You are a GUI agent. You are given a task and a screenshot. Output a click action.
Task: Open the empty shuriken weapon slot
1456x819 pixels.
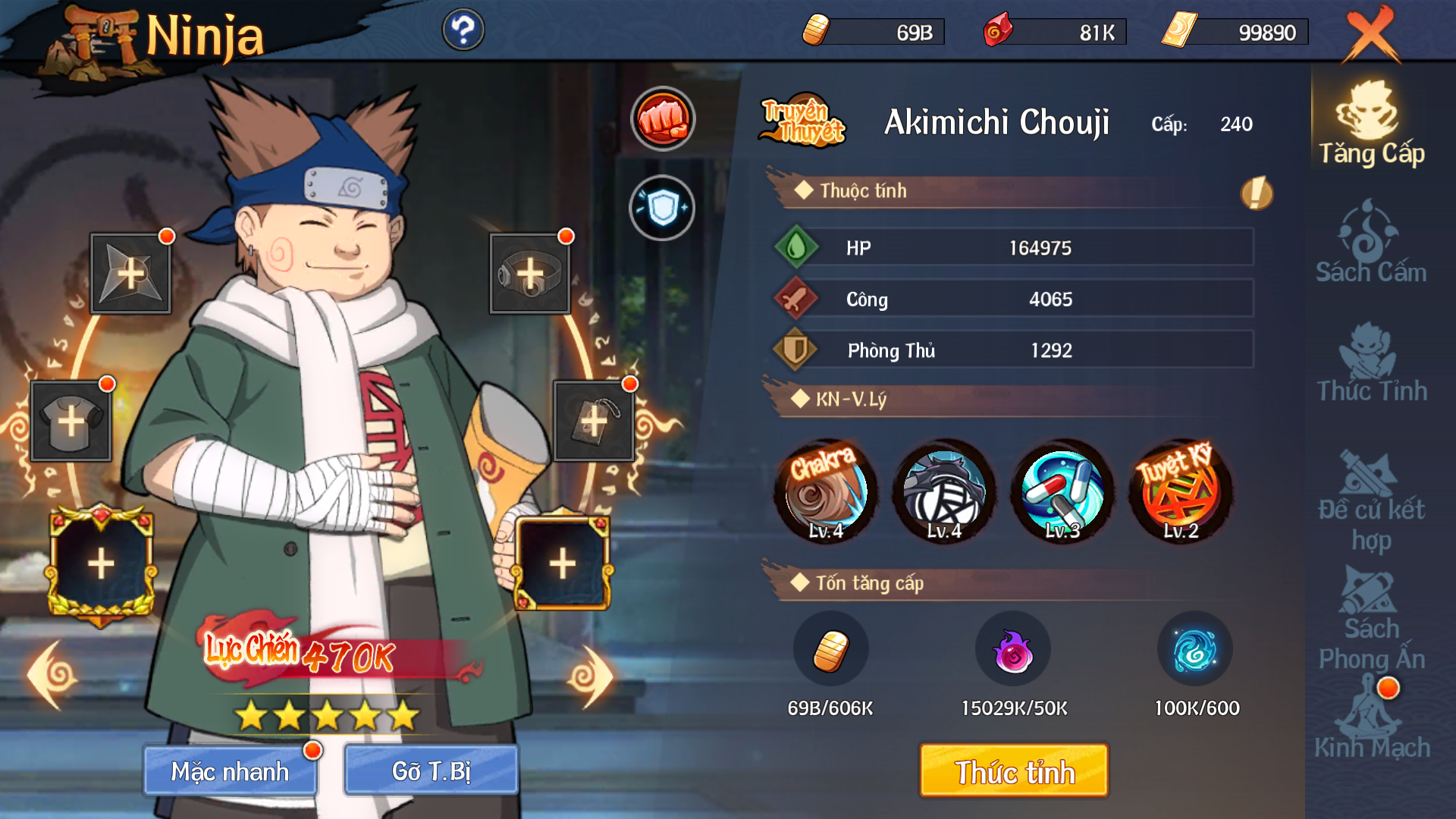pos(130,274)
